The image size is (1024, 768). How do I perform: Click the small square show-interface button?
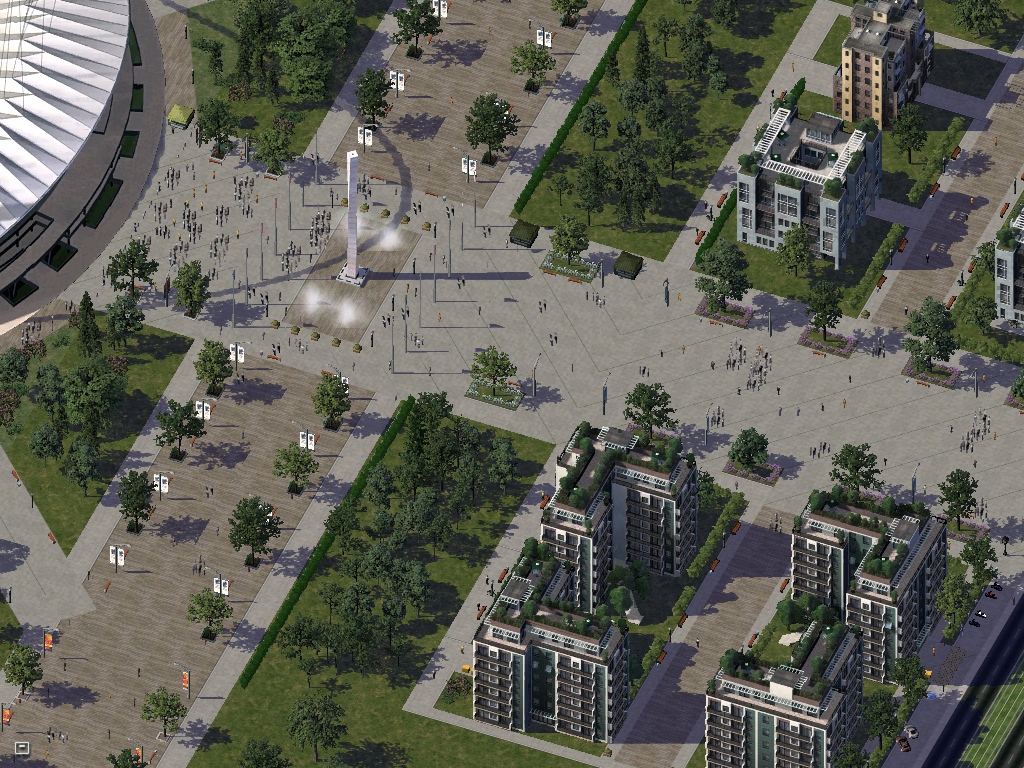coord(21,747)
